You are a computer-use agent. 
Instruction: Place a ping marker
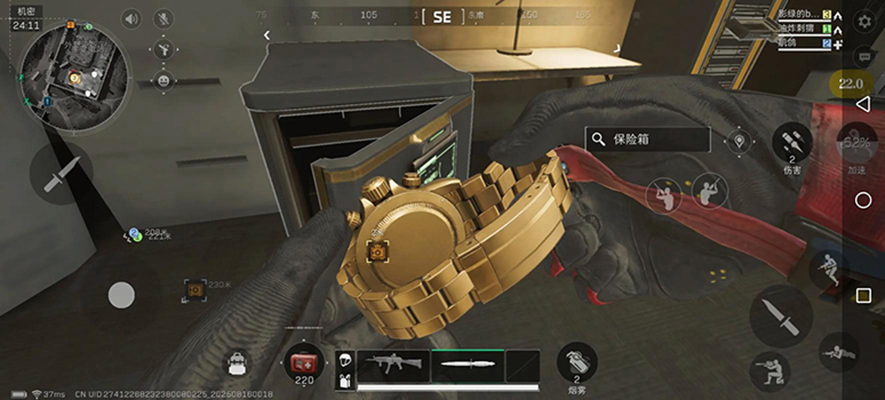point(739,141)
